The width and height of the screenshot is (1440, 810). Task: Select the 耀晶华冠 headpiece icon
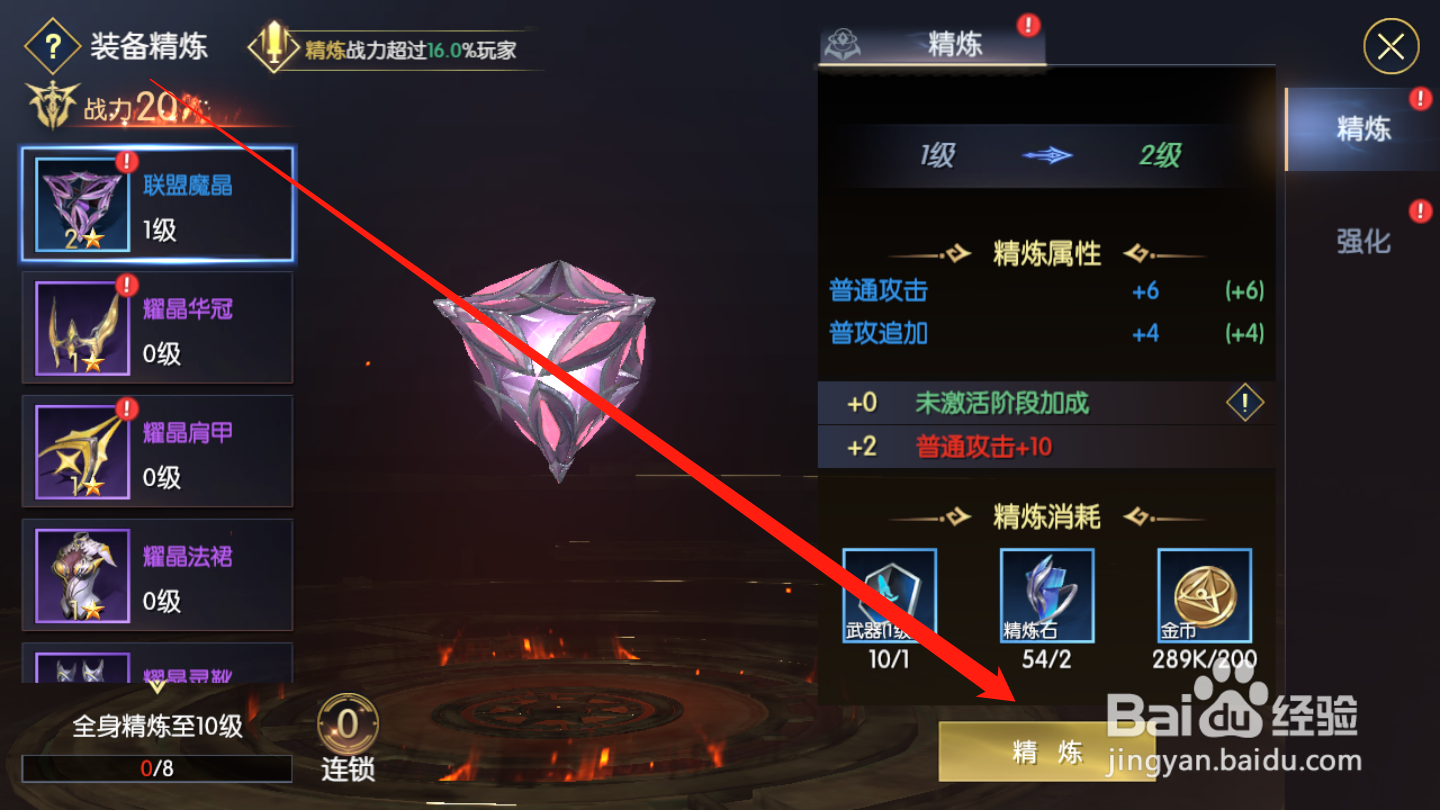80,327
